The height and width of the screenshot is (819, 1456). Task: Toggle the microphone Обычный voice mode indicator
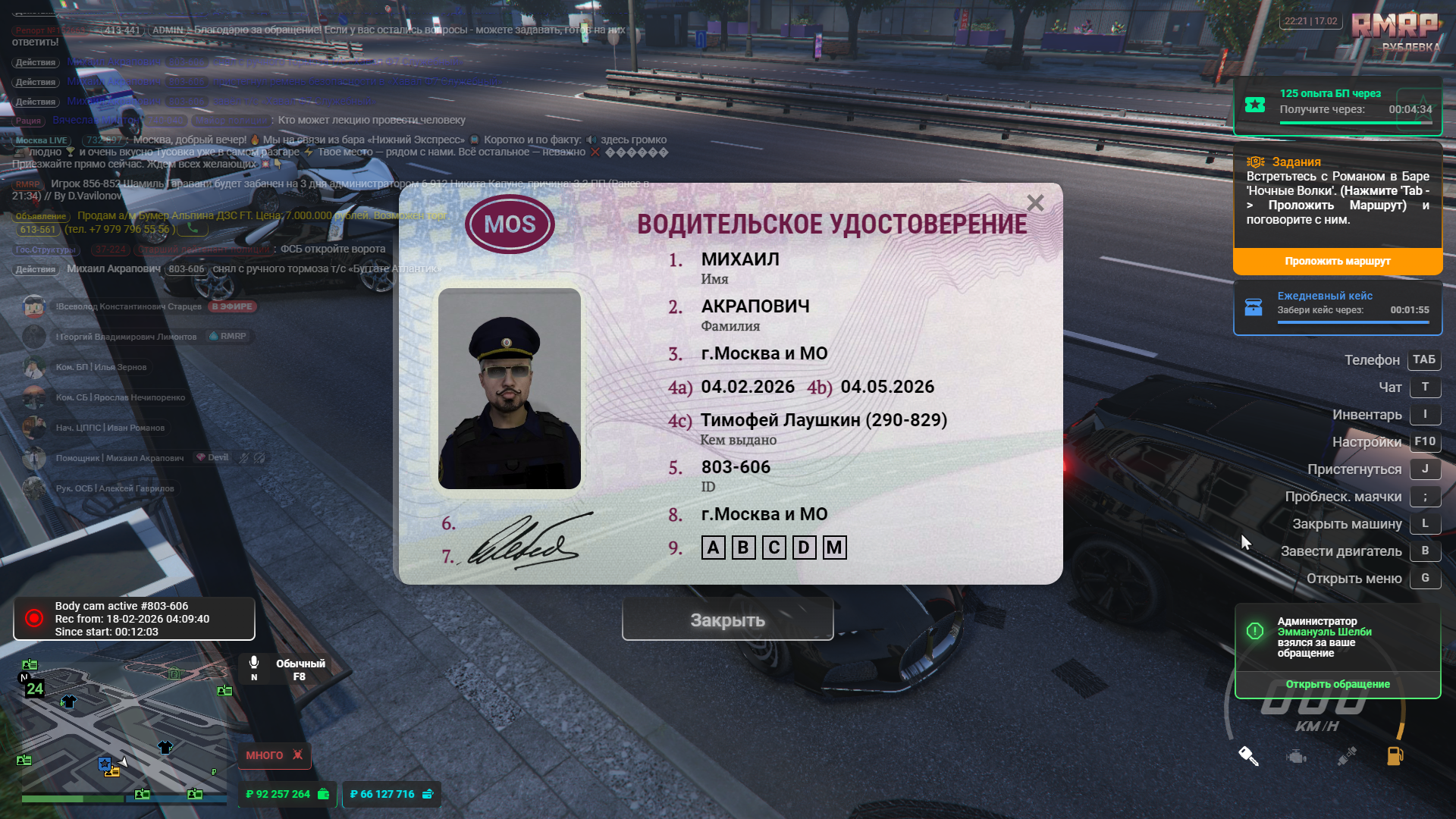tap(287, 669)
